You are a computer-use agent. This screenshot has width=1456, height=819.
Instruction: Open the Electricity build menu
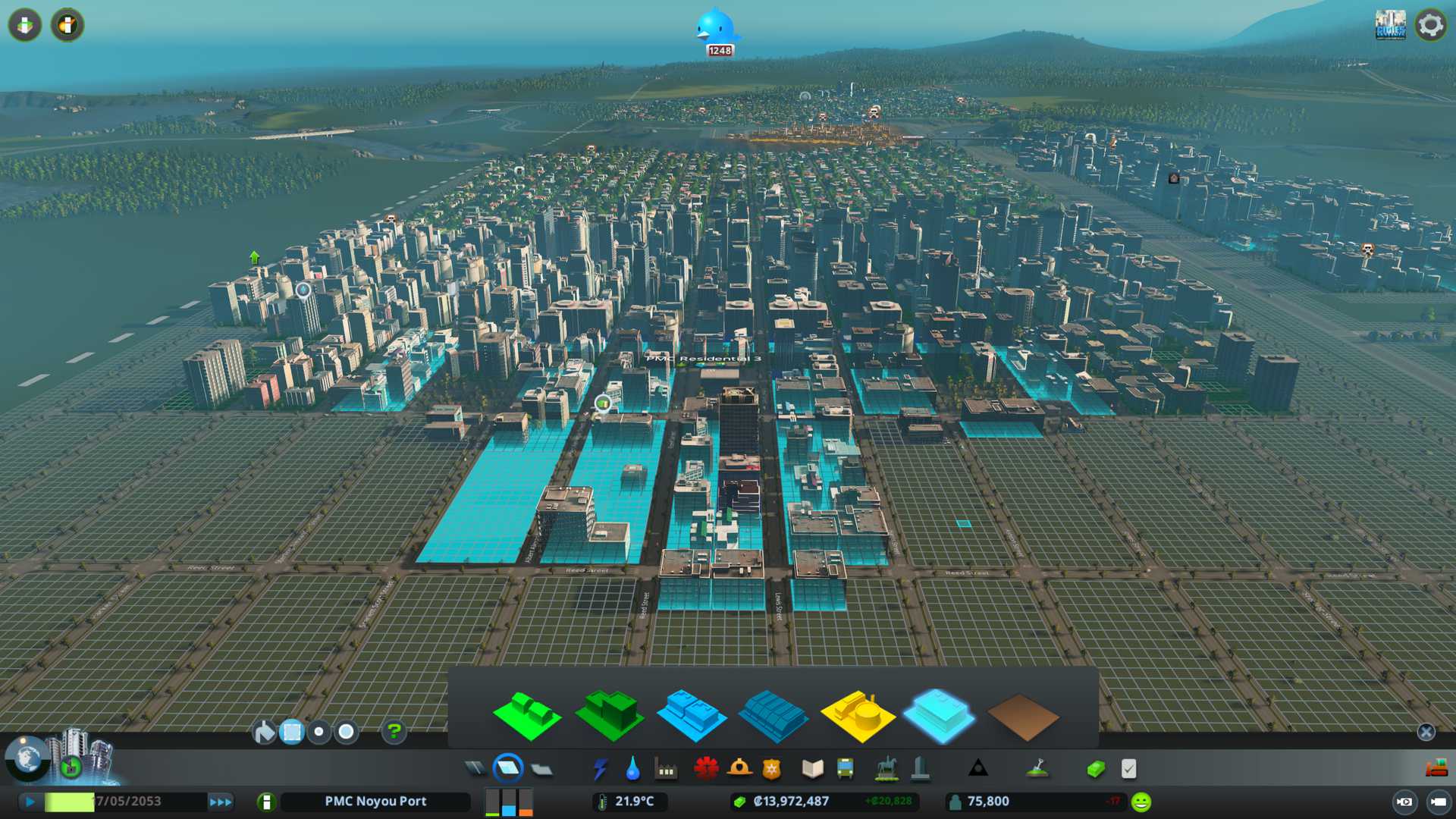tap(600, 769)
